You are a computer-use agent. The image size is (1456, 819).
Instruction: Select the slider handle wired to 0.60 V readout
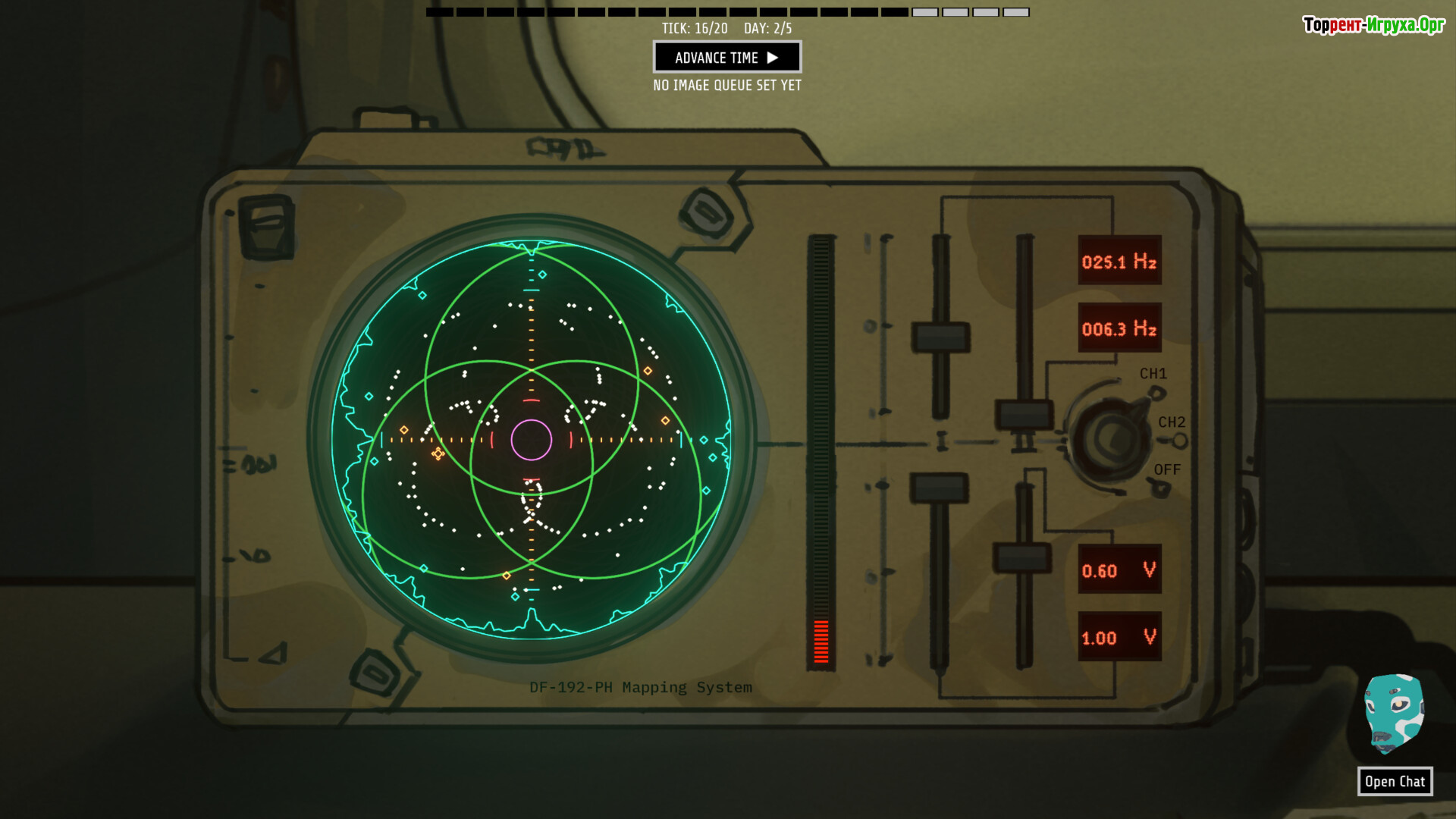pyautogui.click(x=1022, y=557)
